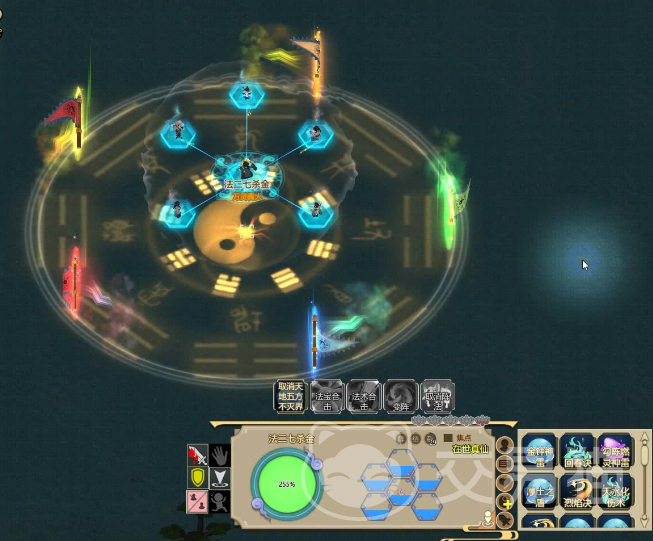Image resolution: width=653 pixels, height=541 pixels.
Task: Click the open hand stance icon
Action: point(221,456)
